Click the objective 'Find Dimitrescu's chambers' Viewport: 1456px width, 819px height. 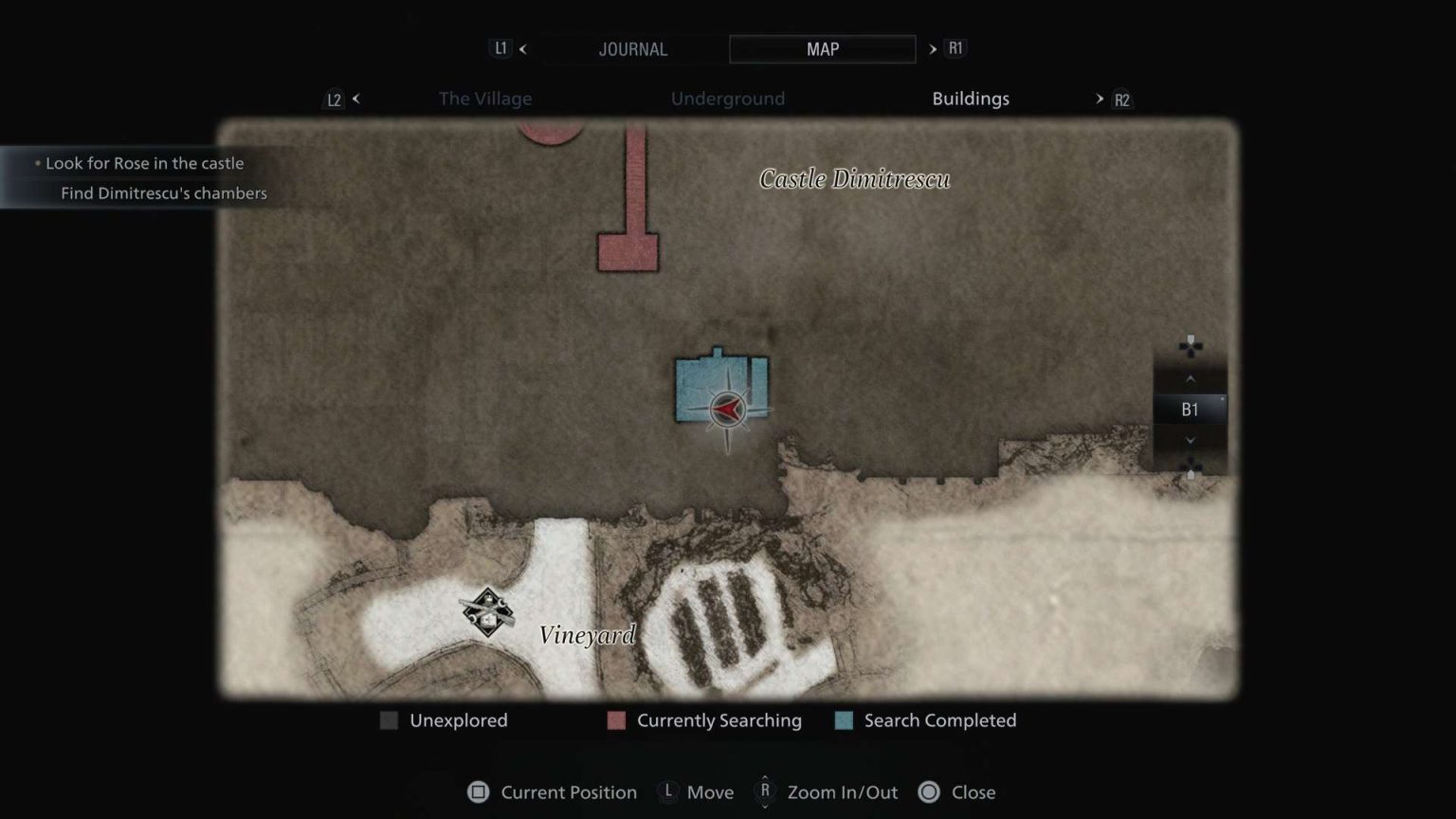click(163, 192)
